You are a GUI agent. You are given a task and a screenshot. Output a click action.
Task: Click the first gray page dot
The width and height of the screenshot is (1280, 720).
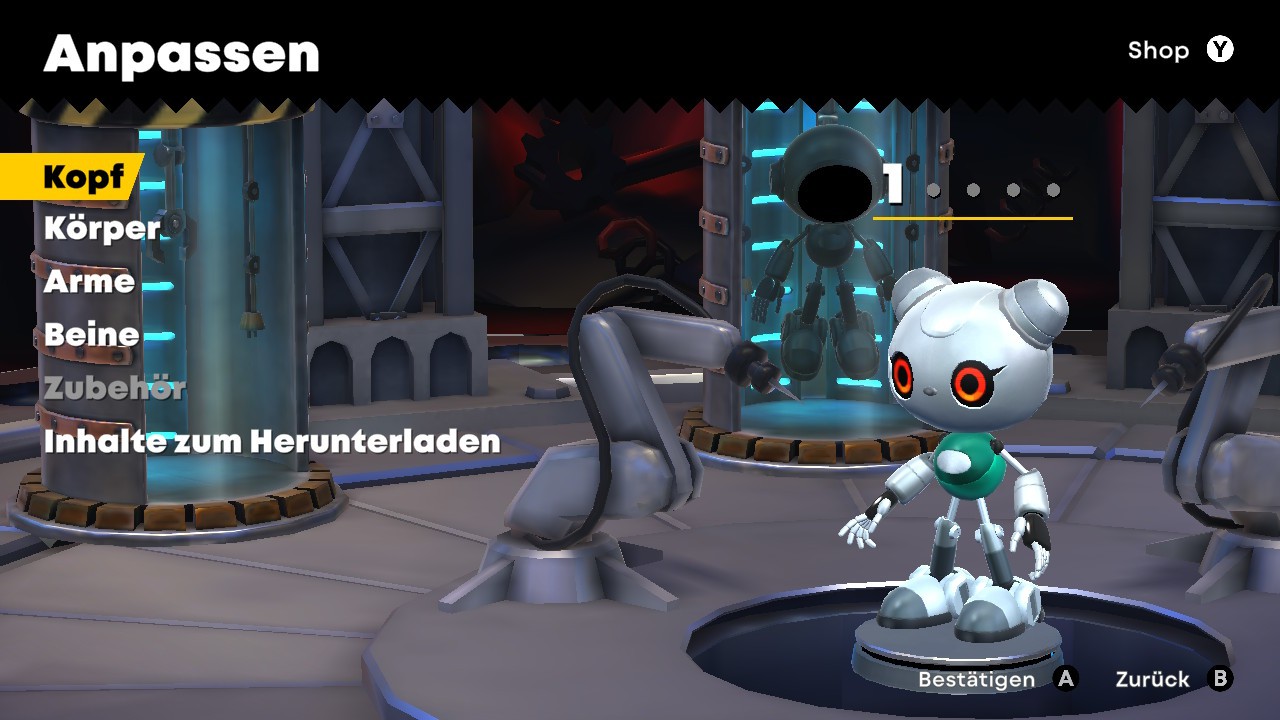(934, 190)
